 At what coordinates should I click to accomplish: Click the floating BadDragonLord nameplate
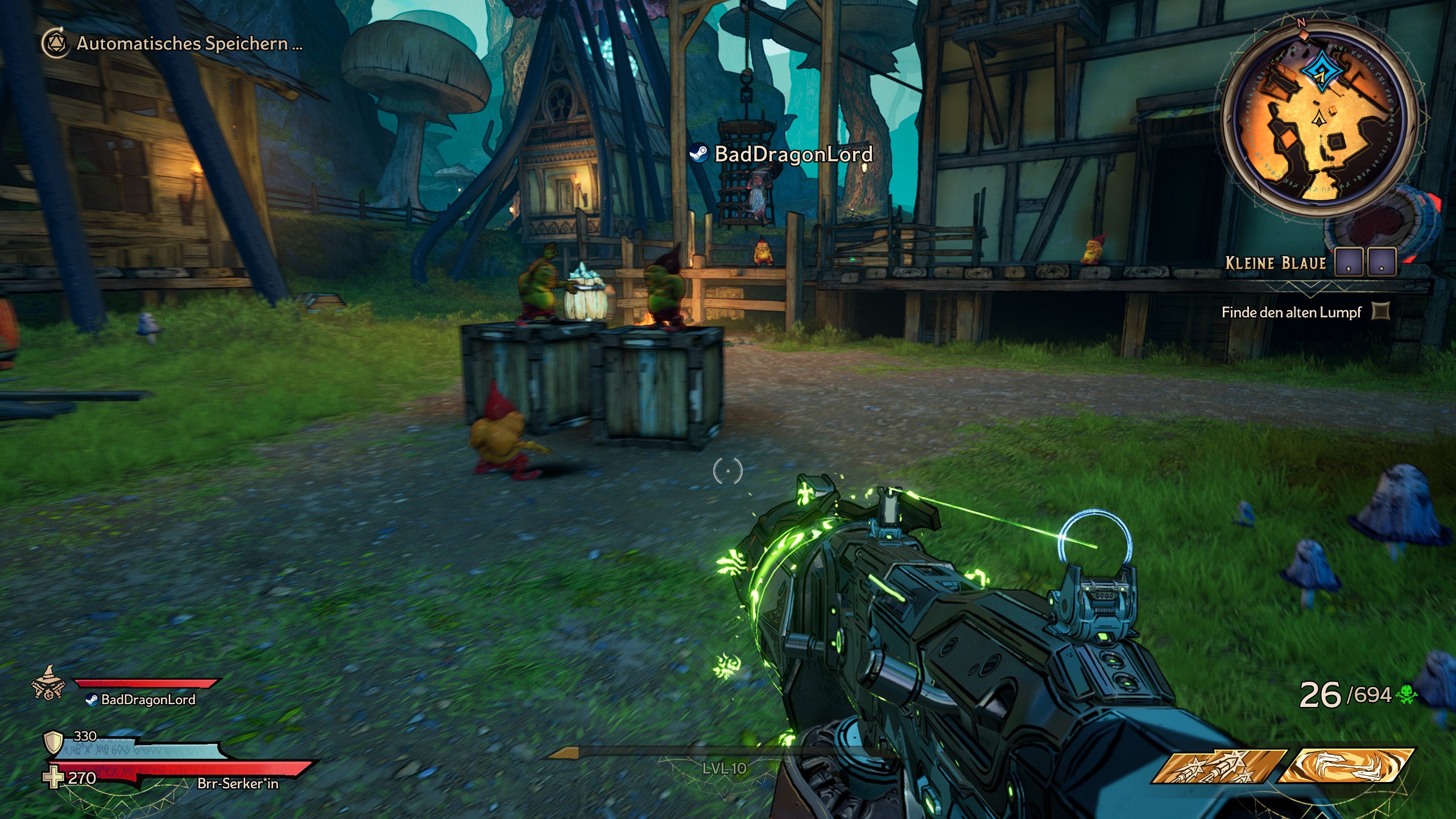[x=781, y=154]
